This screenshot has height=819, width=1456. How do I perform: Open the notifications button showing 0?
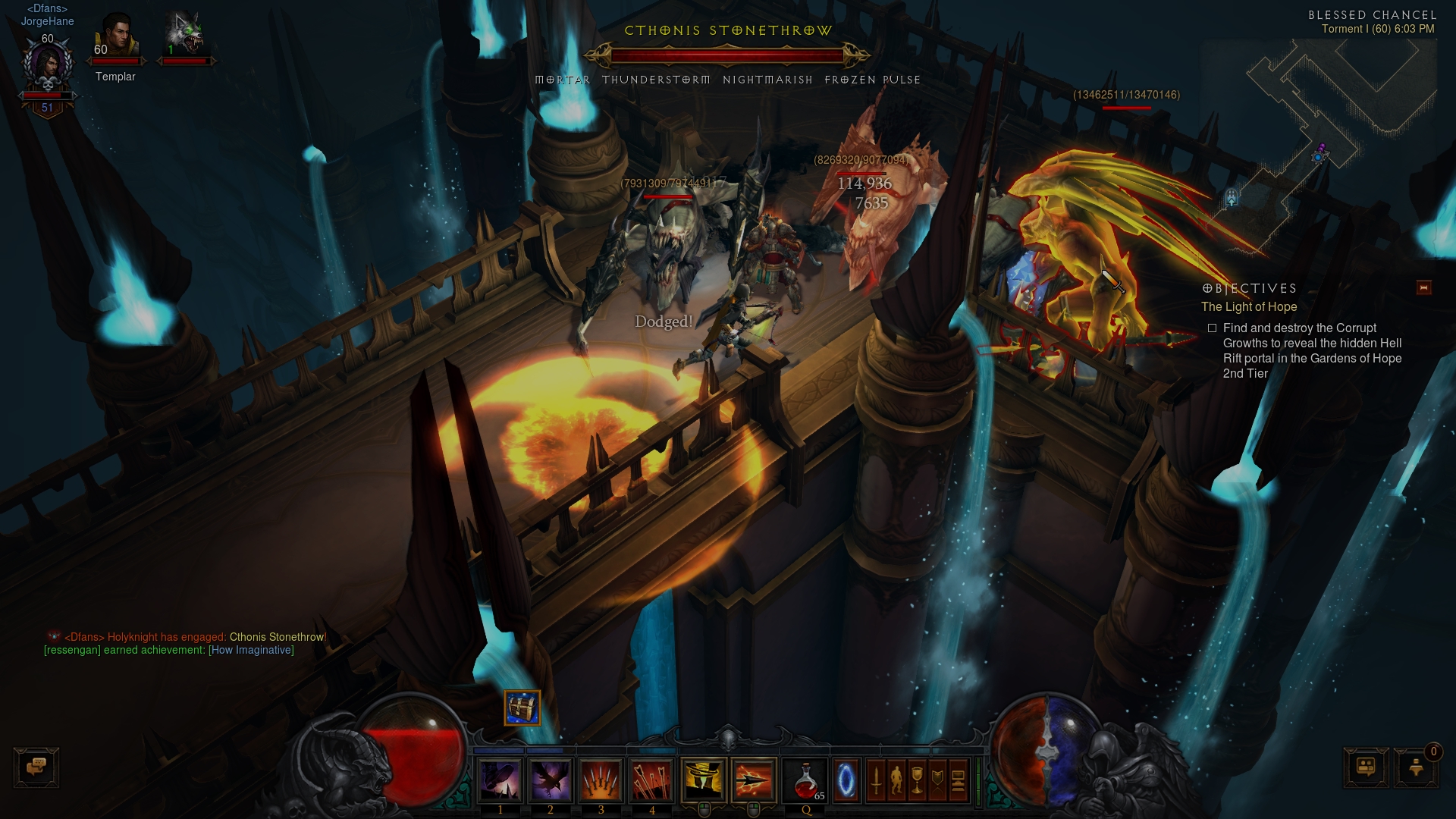coord(1416,767)
